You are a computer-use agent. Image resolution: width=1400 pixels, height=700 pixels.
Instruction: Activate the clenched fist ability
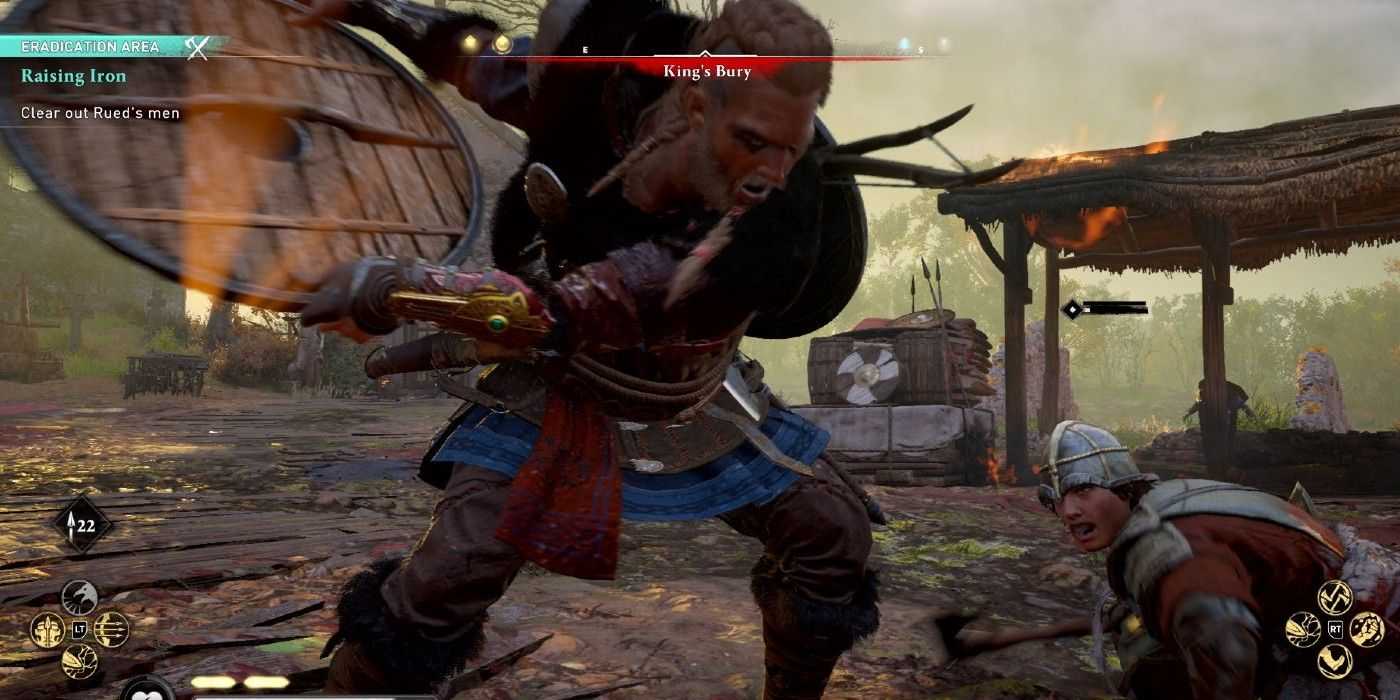pos(1366,629)
